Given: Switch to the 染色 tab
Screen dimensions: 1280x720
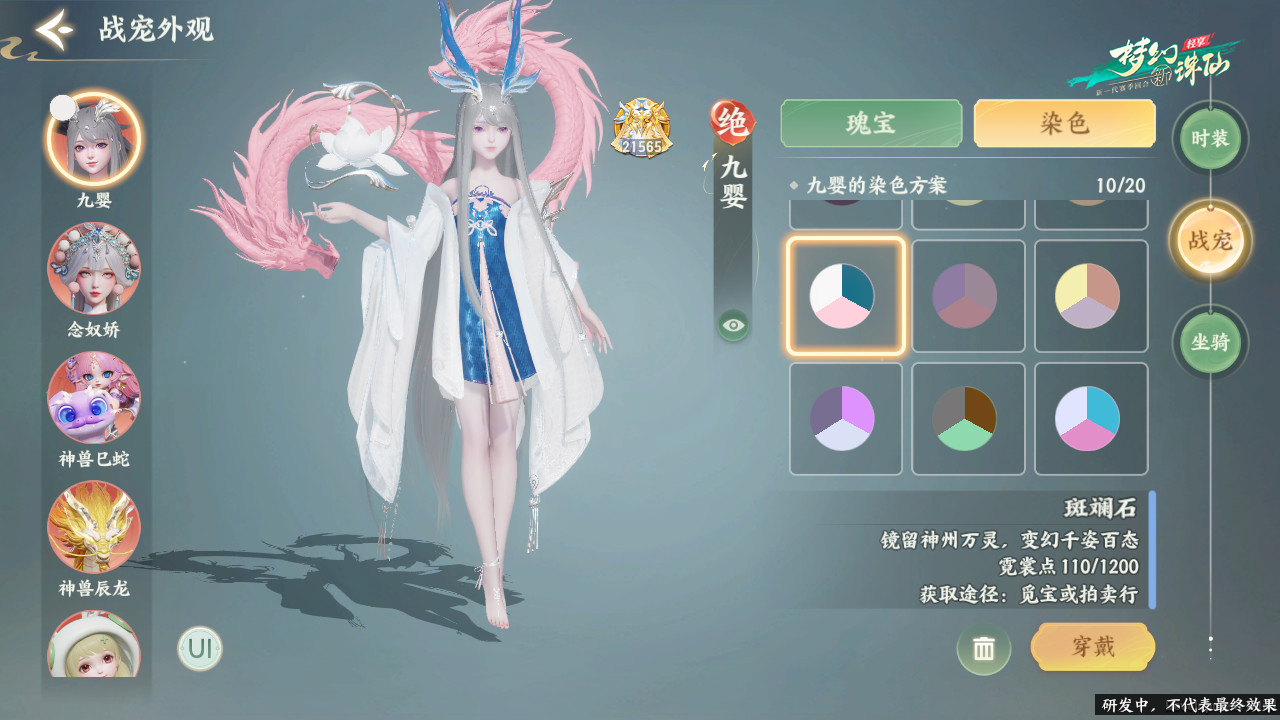Looking at the screenshot, I should [x=1063, y=123].
